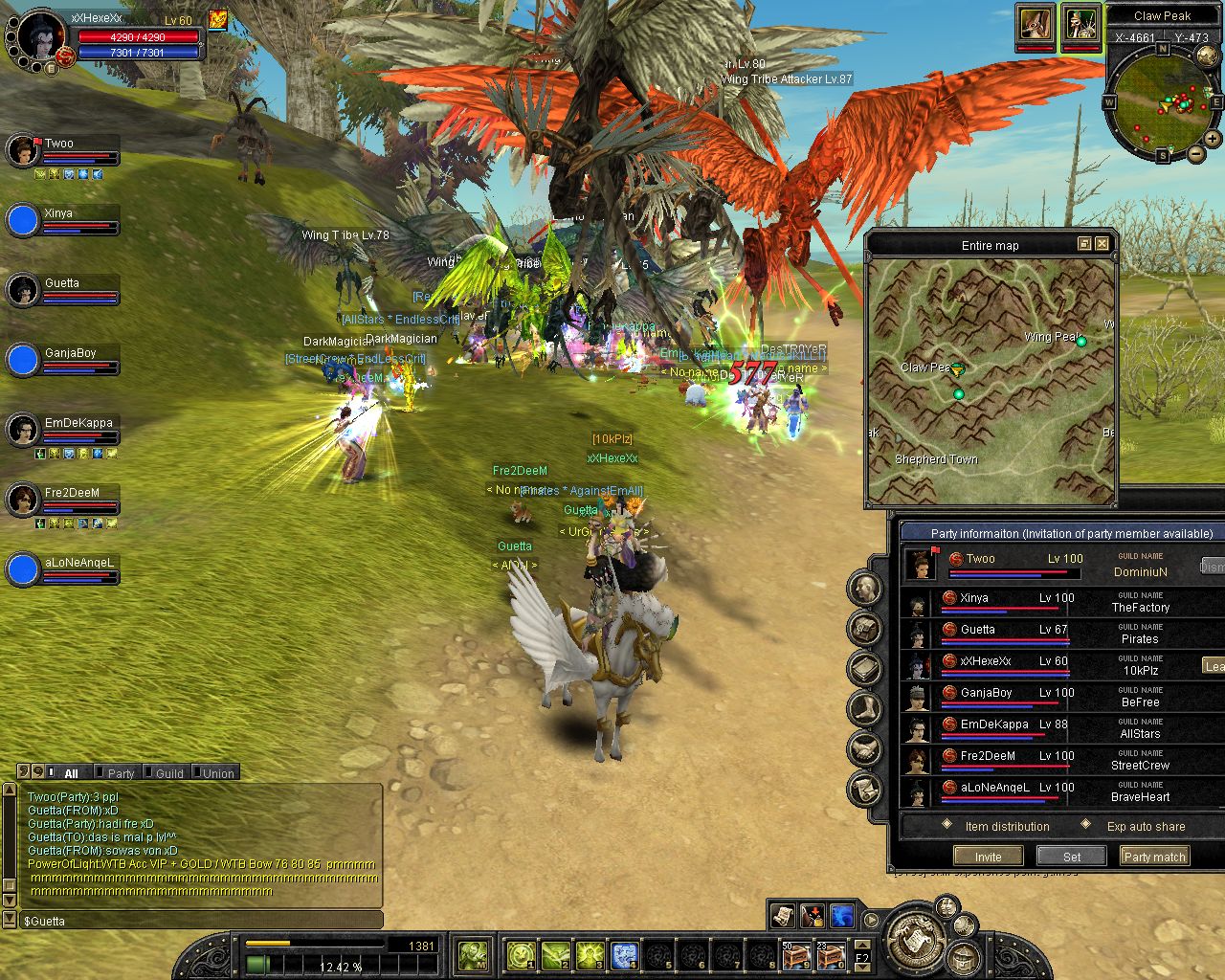
Task: Open the Party match window
Action: [1154, 857]
